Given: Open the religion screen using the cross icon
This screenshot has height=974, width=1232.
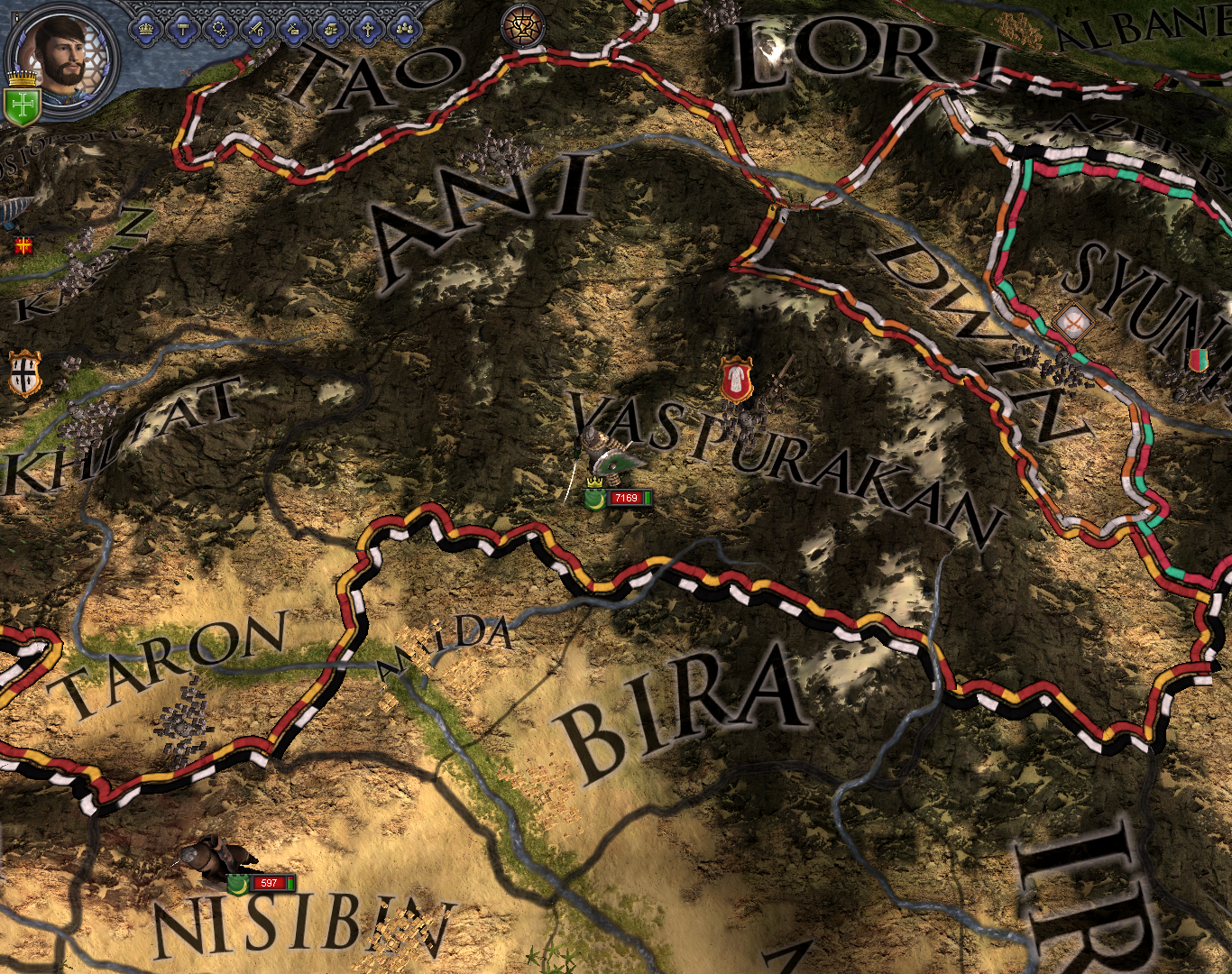Looking at the screenshot, I should (x=365, y=28).
